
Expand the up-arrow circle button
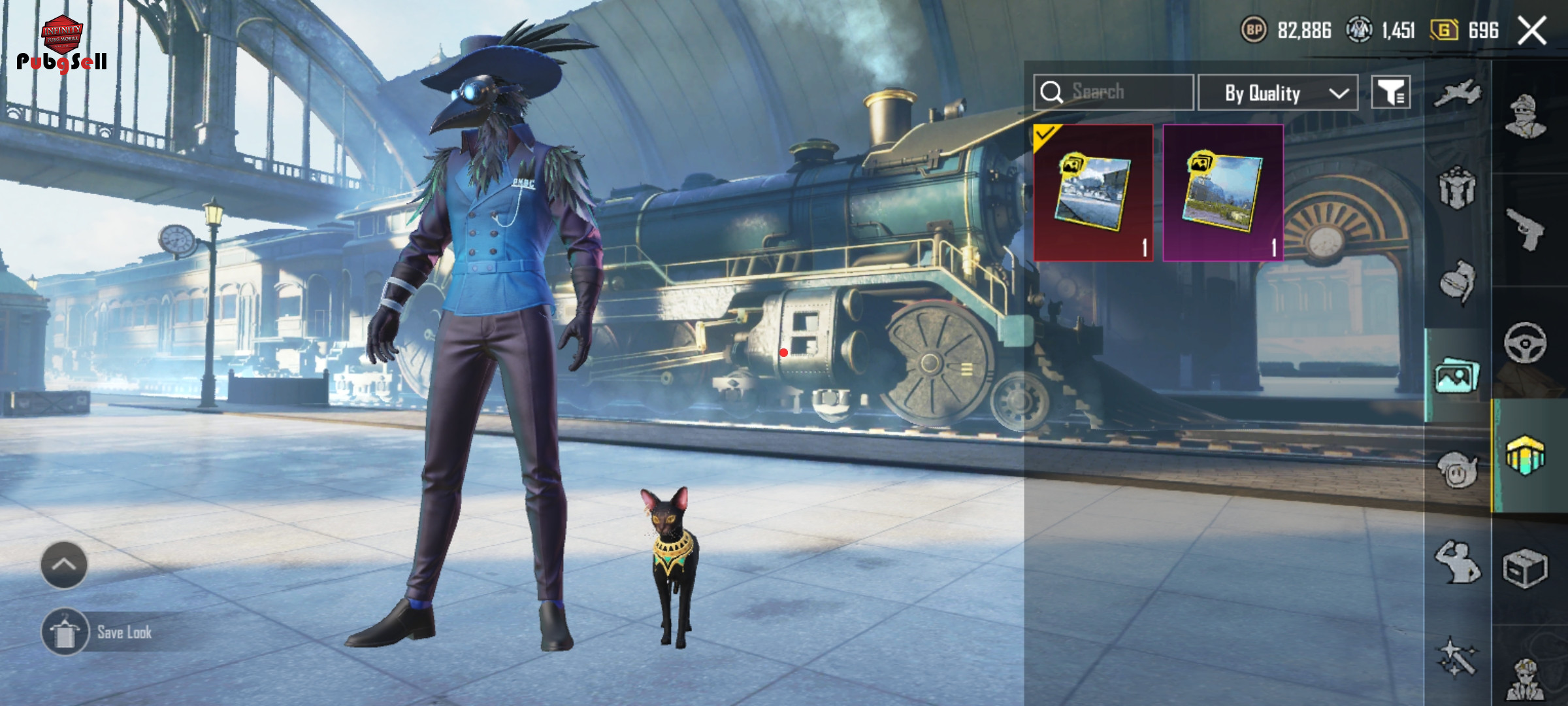pyautogui.click(x=64, y=565)
